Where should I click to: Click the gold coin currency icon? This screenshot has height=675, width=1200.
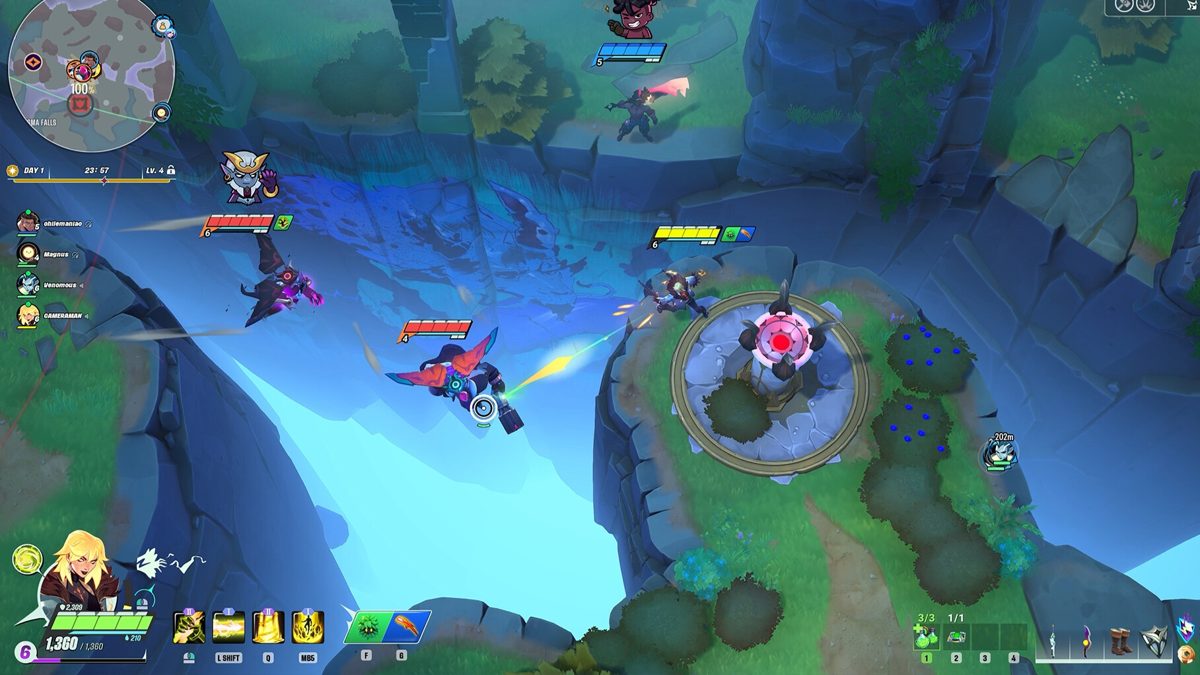(1187, 654)
